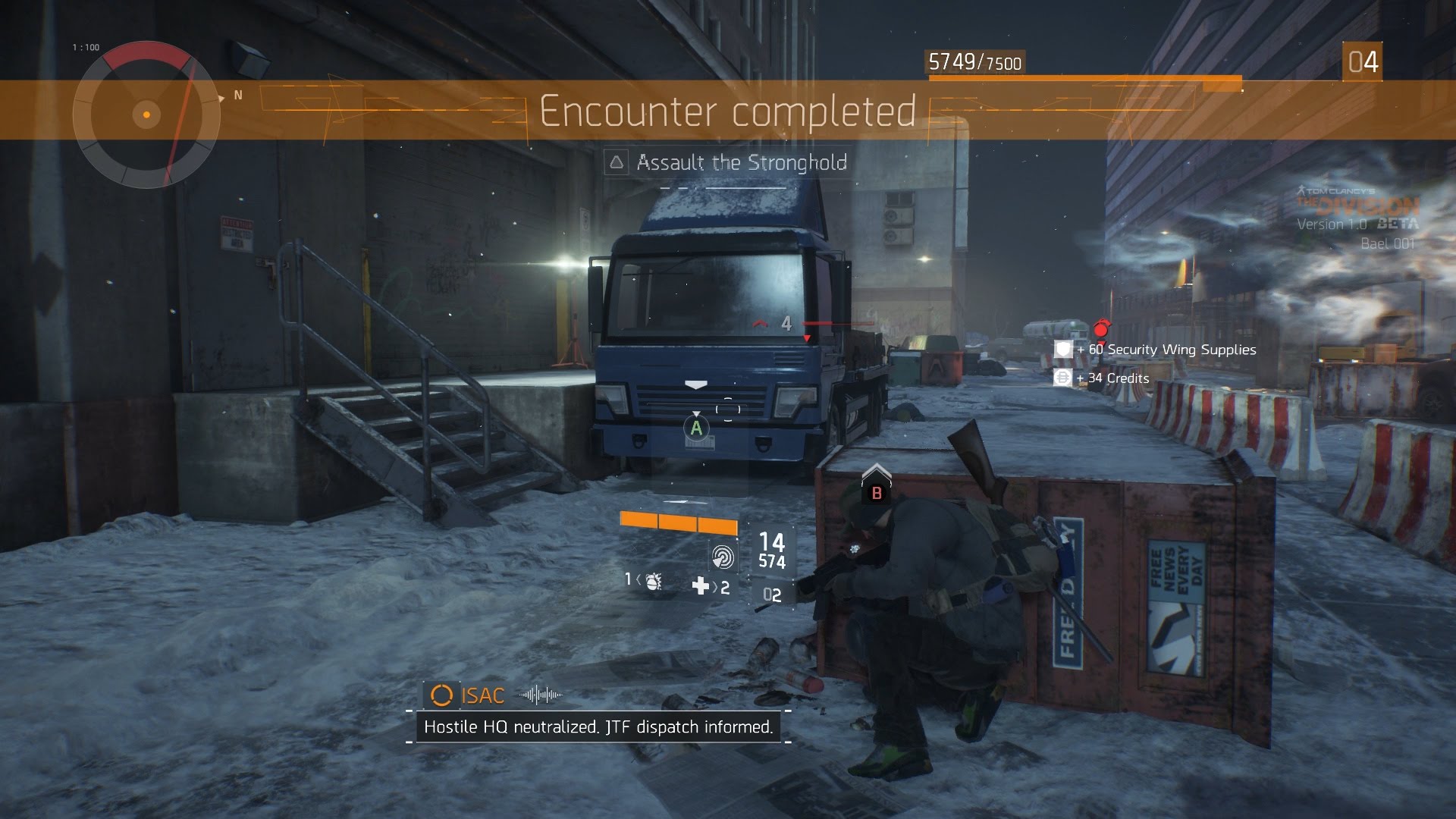Viewport: 1456px width, 819px height.
Task: Activate the Pulse skill spiral icon
Action: click(723, 558)
